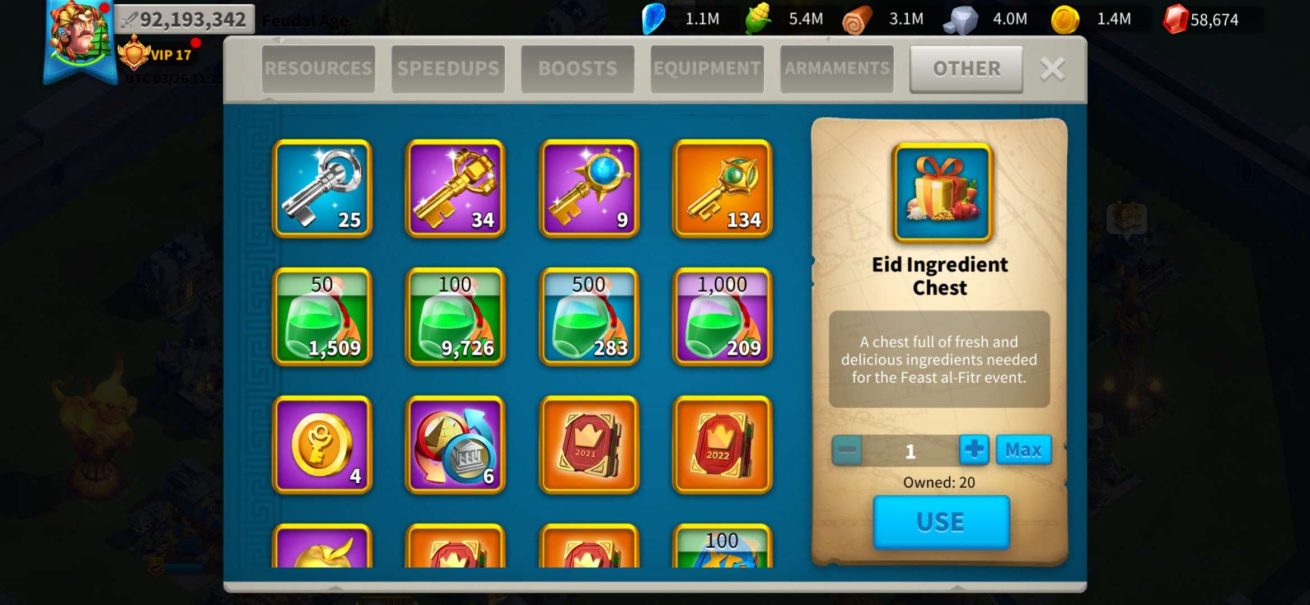
Task: Close the items window
Action: [x=1052, y=69]
